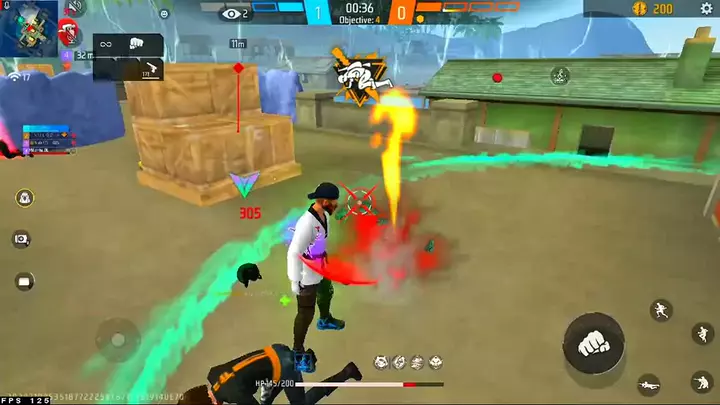Tap the round helmet icon button

coord(22,198)
